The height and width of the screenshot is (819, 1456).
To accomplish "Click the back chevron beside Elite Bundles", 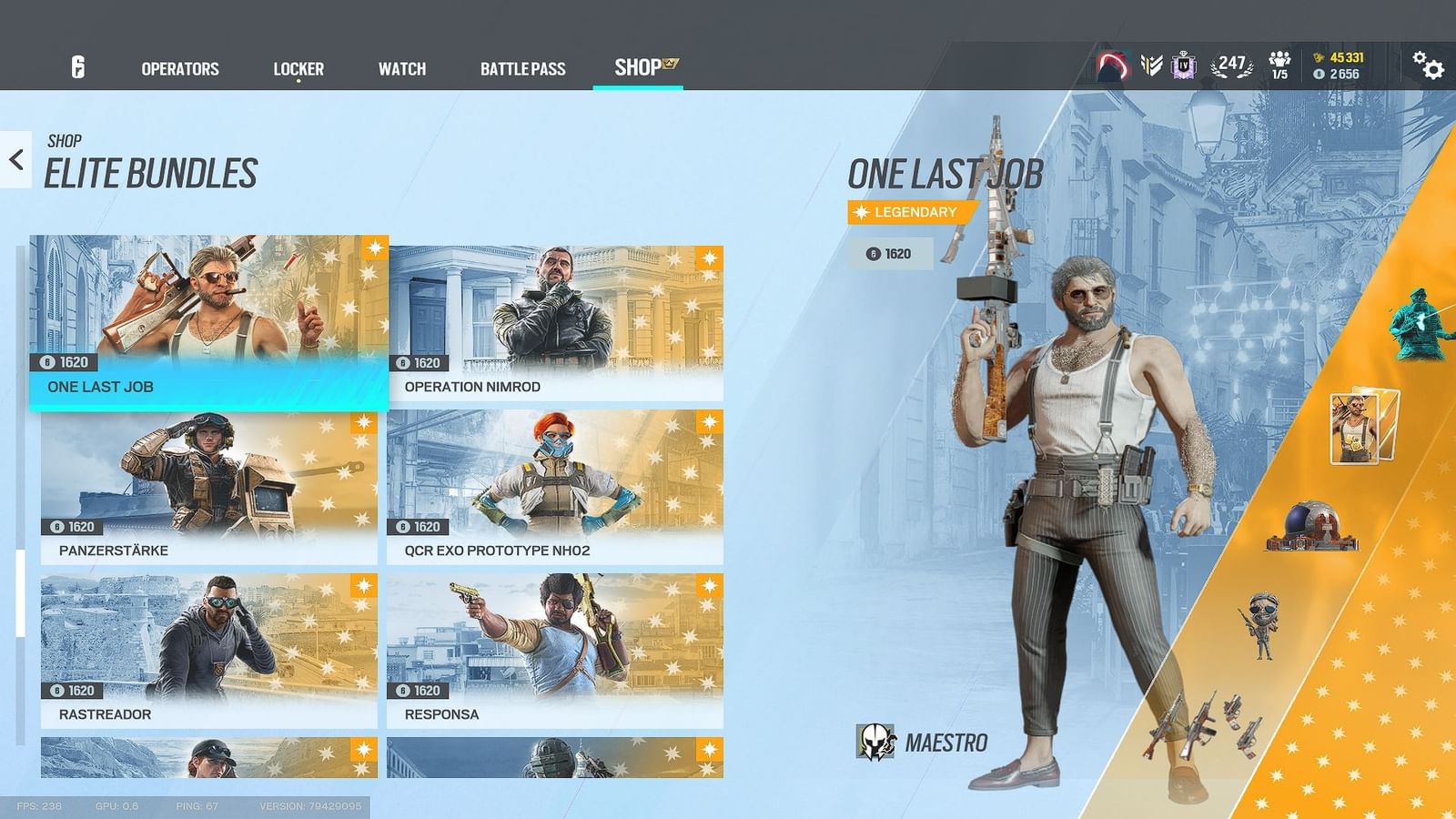I will 14,159.
